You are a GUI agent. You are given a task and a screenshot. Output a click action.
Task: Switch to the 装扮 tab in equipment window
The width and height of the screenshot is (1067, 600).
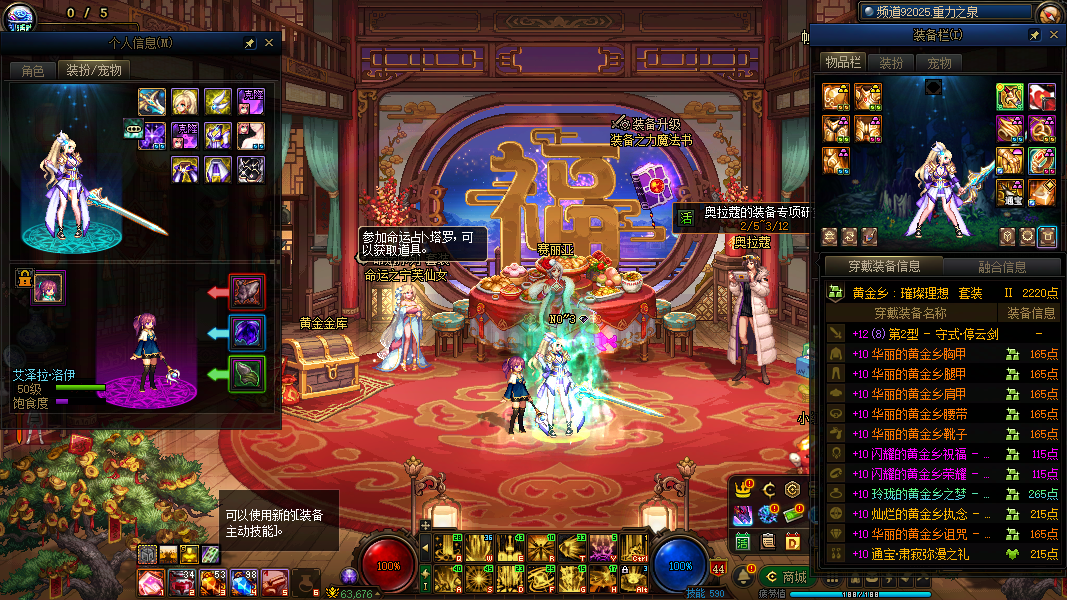pos(891,63)
